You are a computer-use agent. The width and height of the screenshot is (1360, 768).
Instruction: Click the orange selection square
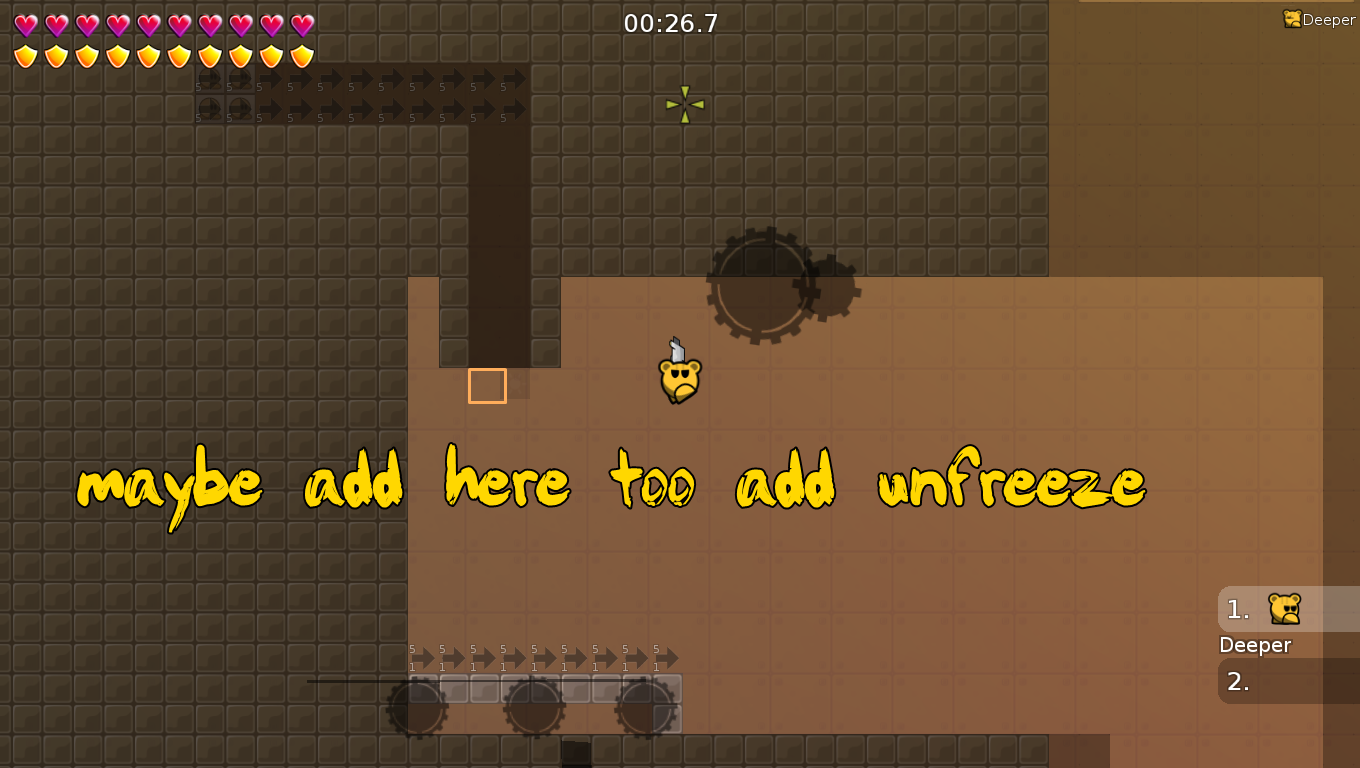tap(487, 386)
